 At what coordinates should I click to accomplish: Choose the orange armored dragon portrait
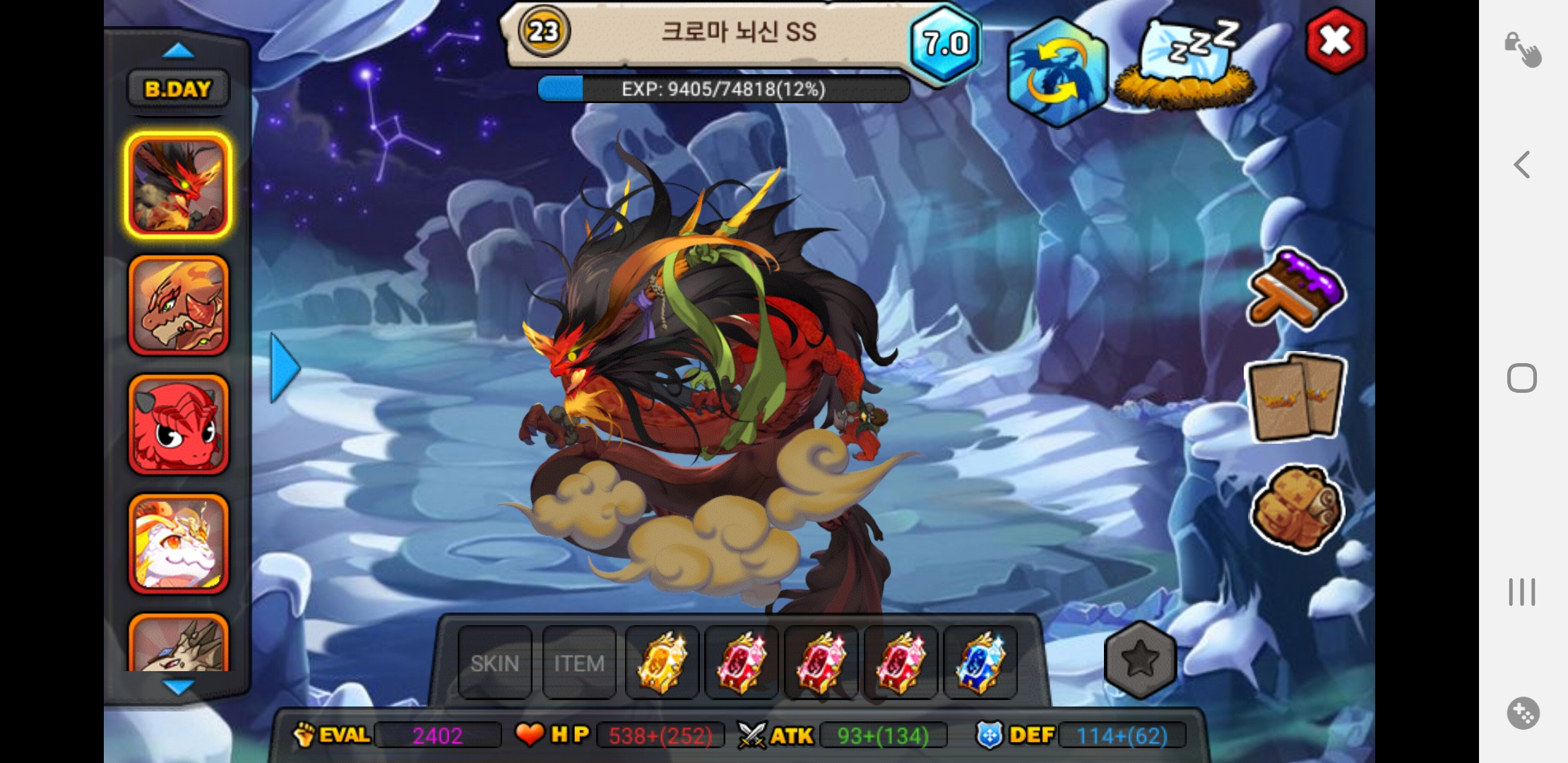178,305
